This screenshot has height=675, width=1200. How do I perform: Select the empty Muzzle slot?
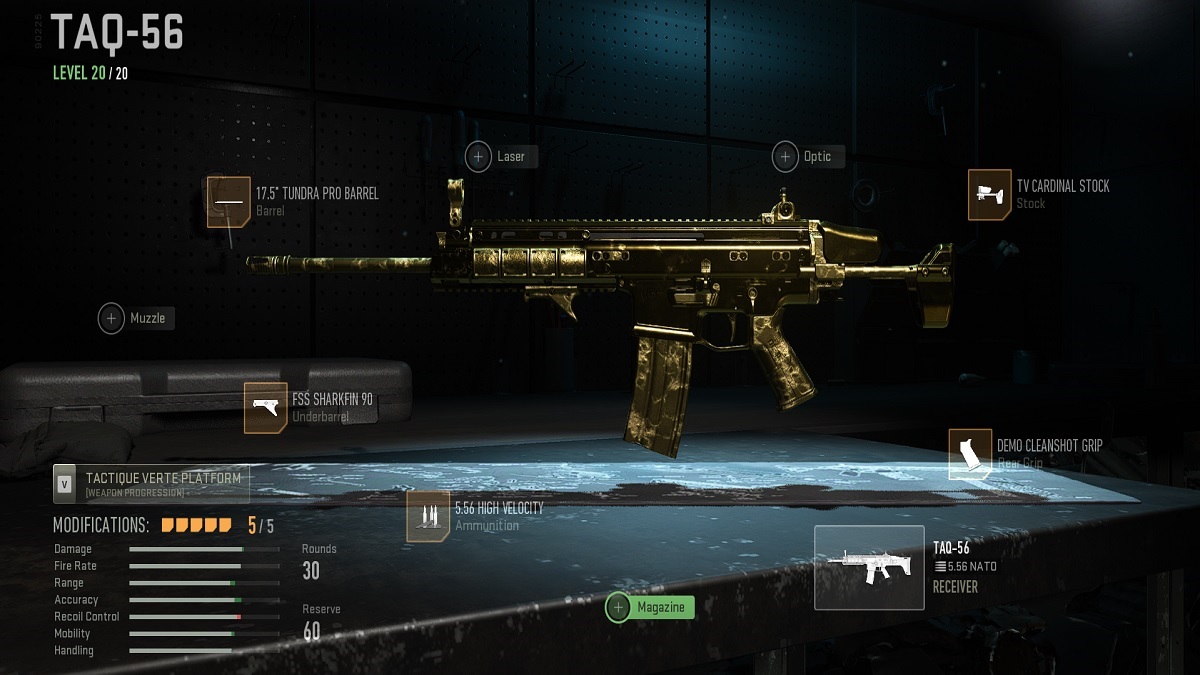click(x=137, y=319)
